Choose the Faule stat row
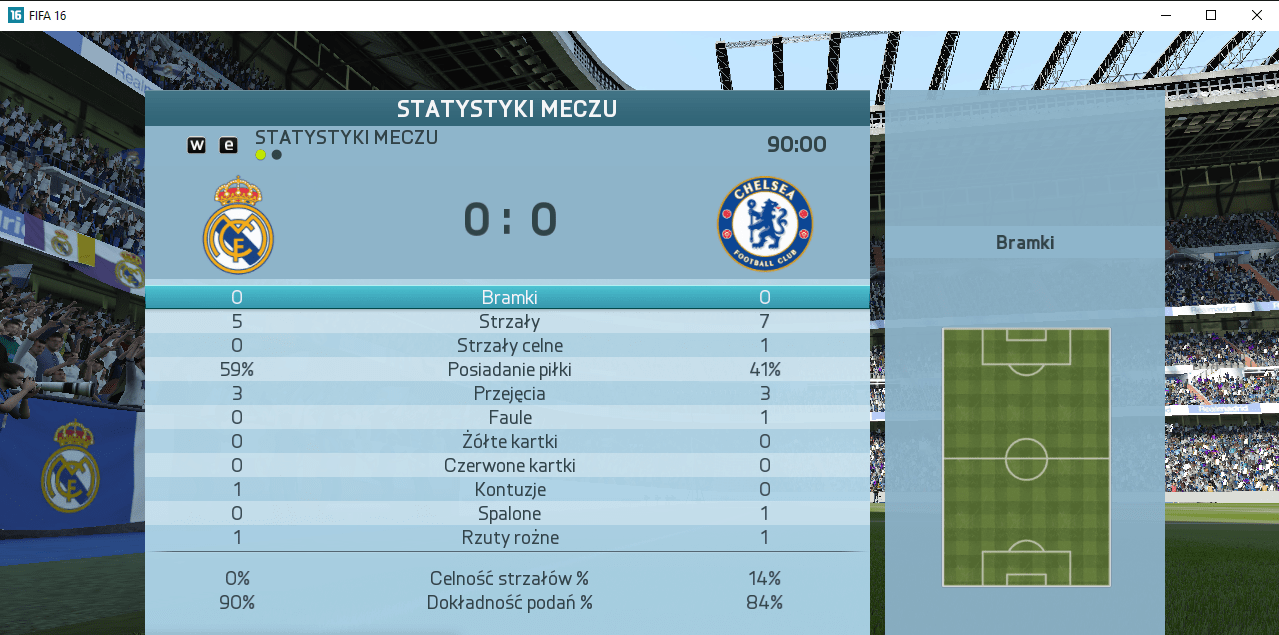Screen dimensions: 1279x635 [509, 418]
